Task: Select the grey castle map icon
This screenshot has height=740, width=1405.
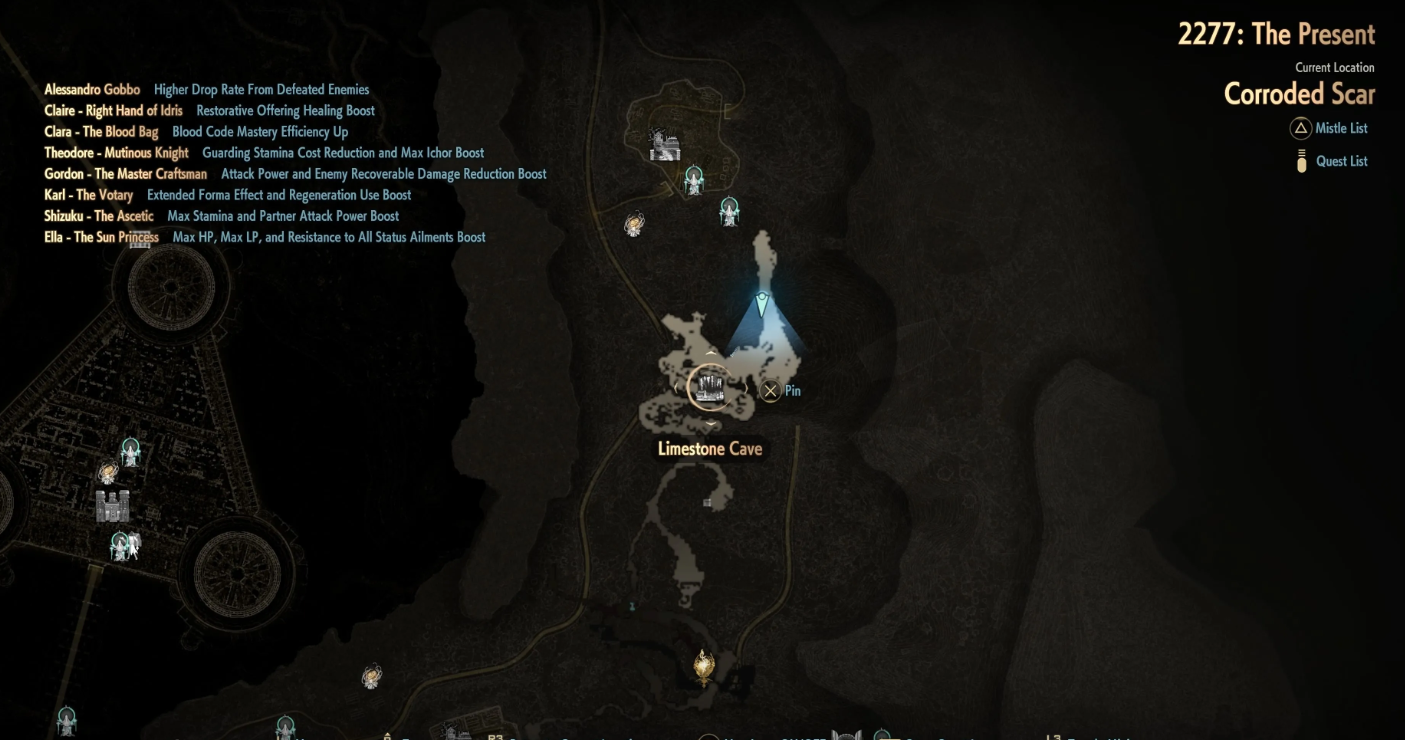Action: 112,506
